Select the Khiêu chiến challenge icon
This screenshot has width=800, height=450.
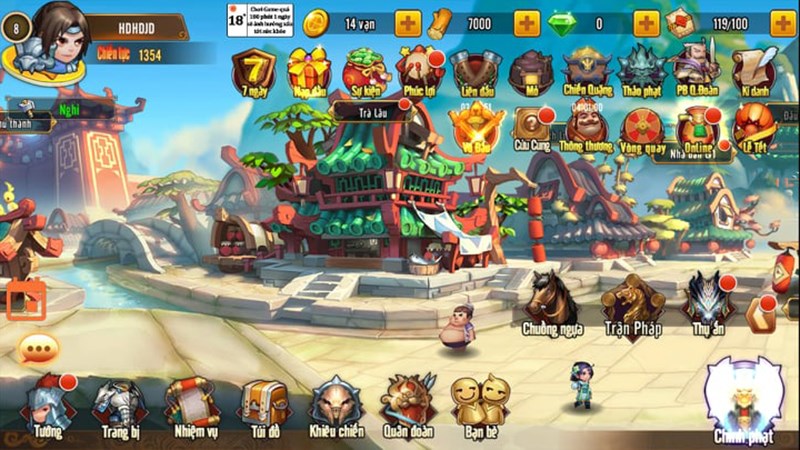click(x=336, y=403)
